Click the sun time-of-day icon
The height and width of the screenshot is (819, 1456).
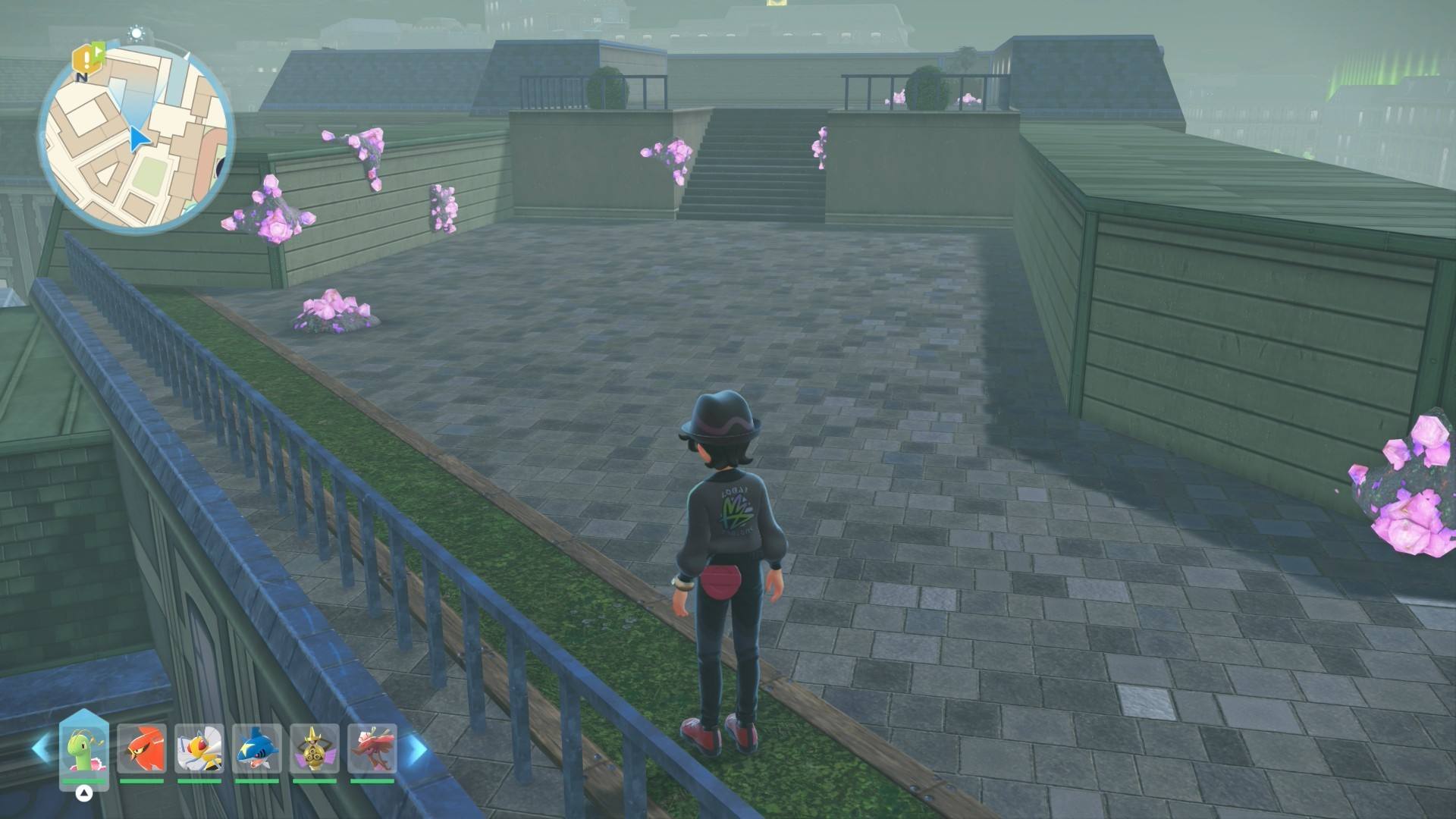pyautogui.click(x=136, y=33)
